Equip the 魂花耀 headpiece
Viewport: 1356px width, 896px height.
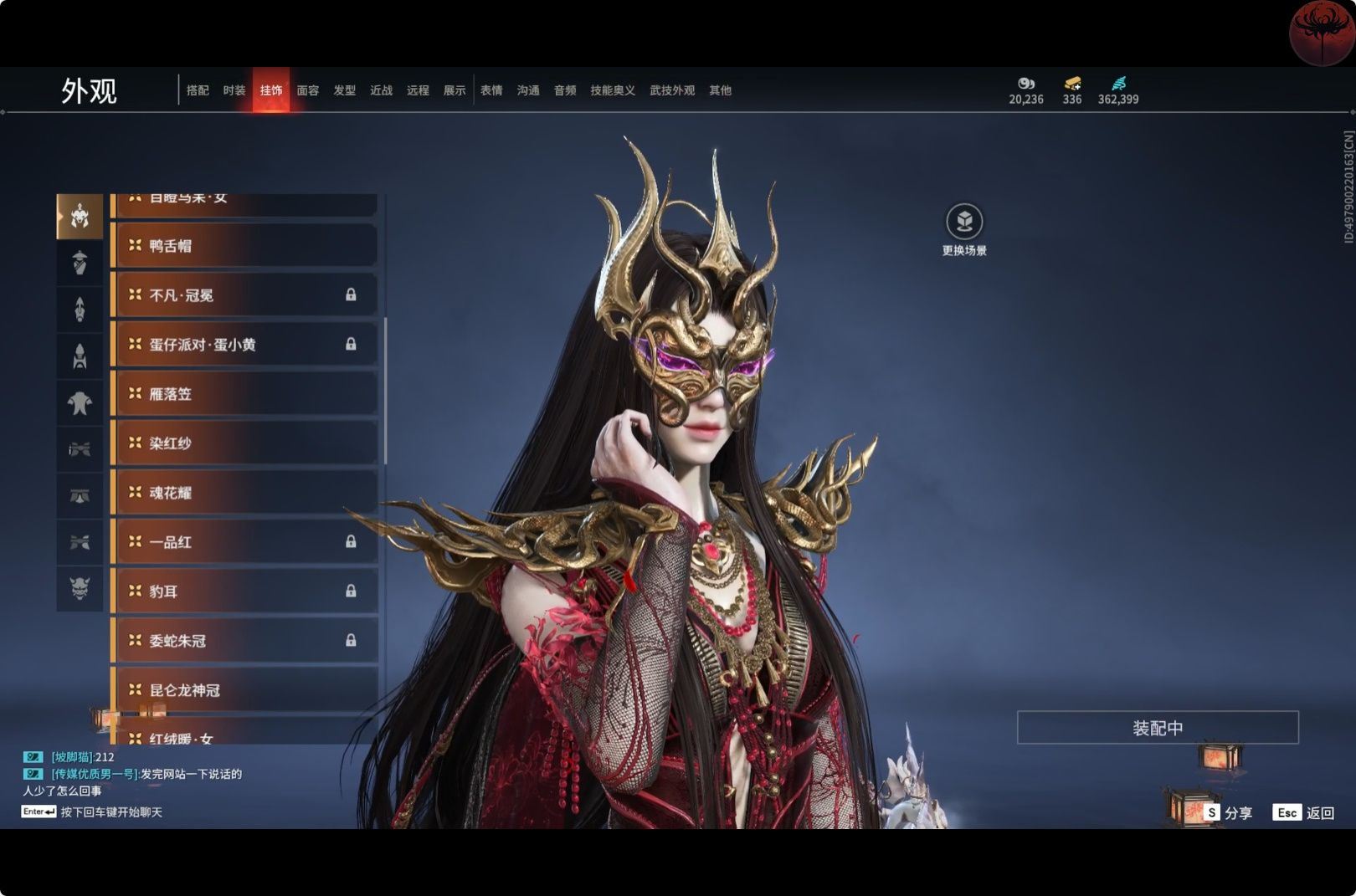(x=244, y=493)
